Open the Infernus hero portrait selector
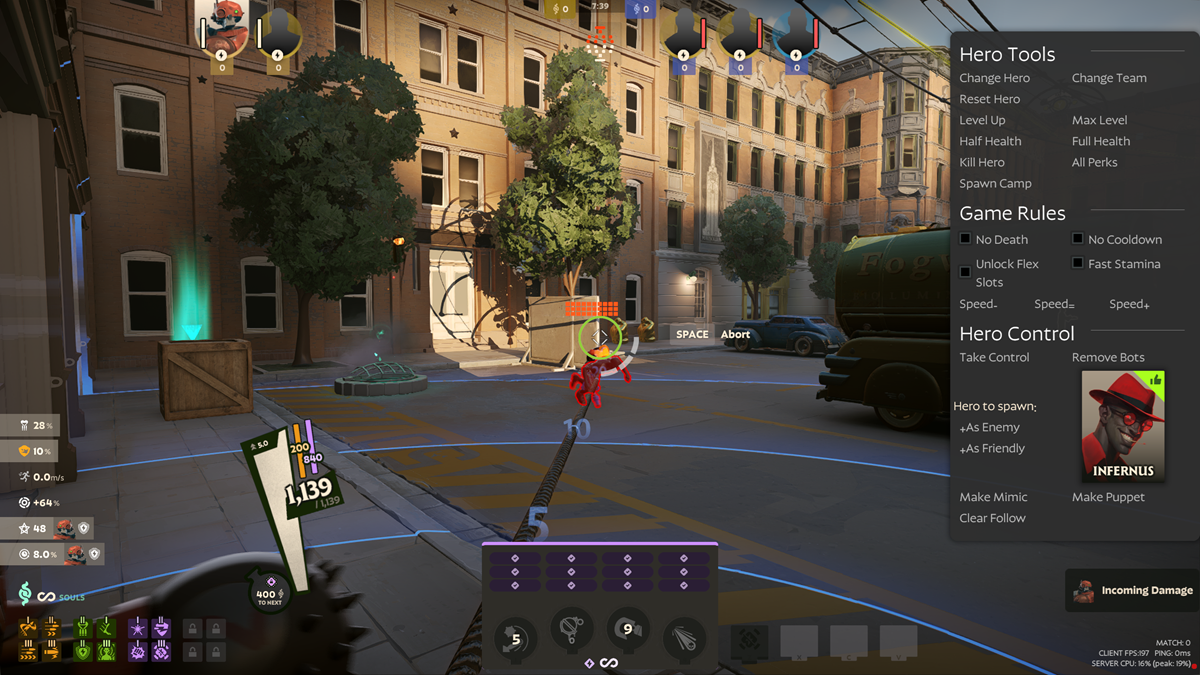 click(x=1123, y=426)
